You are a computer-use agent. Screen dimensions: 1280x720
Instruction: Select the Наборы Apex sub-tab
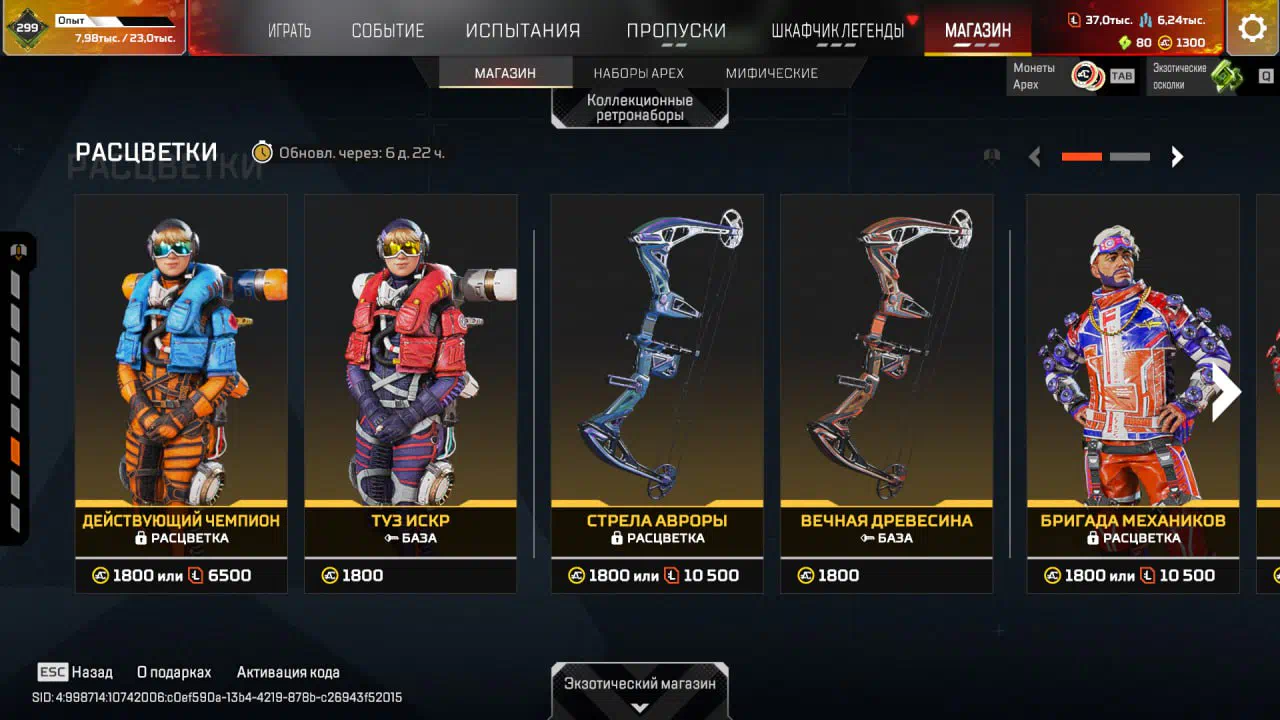638,73
